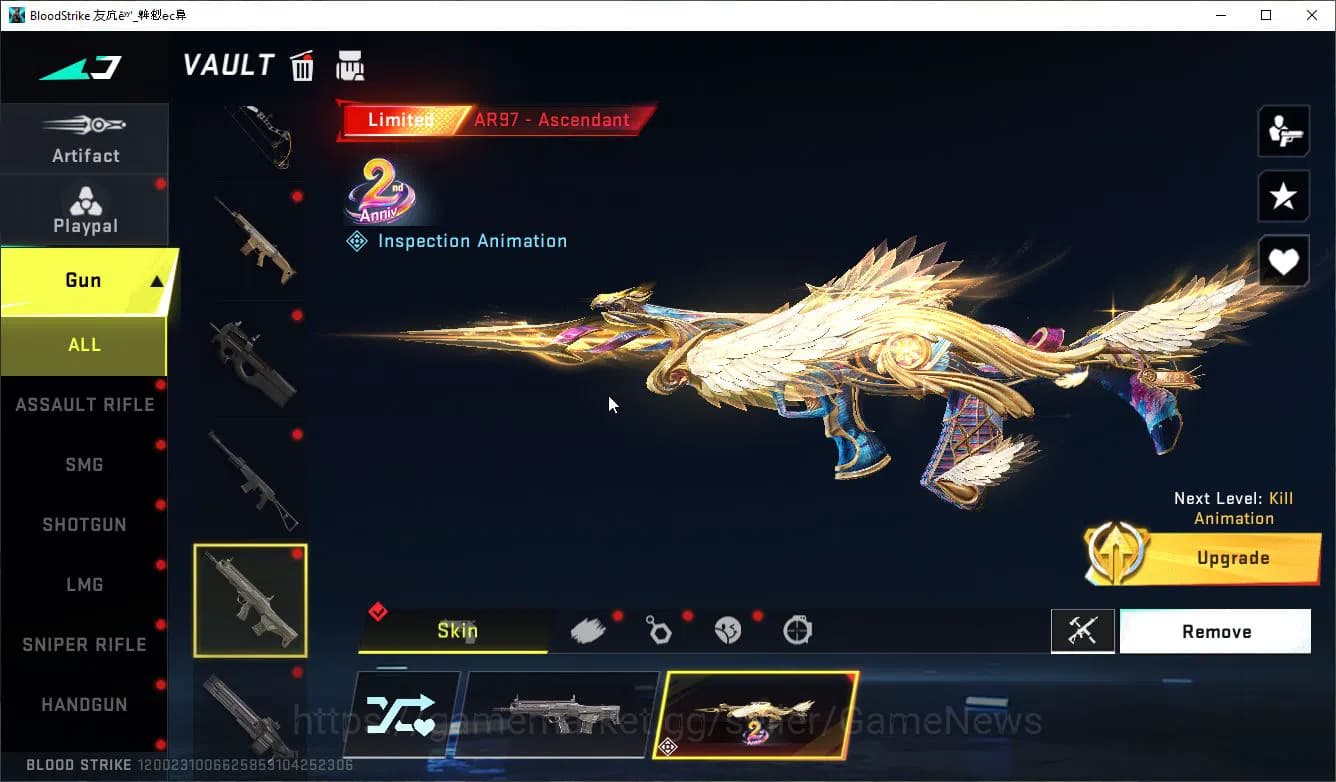Open the spray paint attachment category
This screenshot has height=782, width=1336.
(x=589, y=630)
